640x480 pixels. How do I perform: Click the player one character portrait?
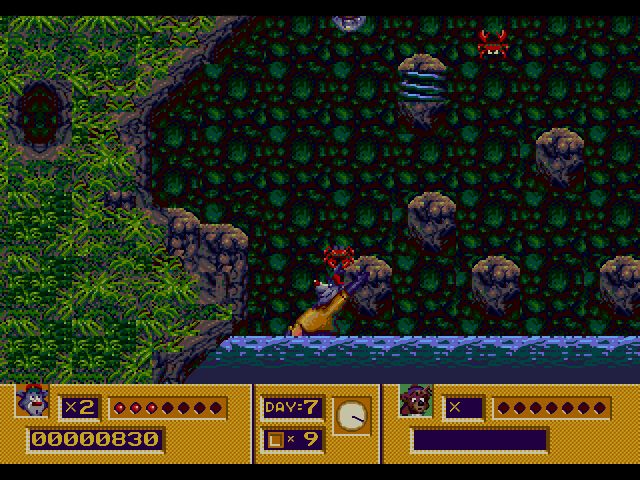tap(30, 402)
